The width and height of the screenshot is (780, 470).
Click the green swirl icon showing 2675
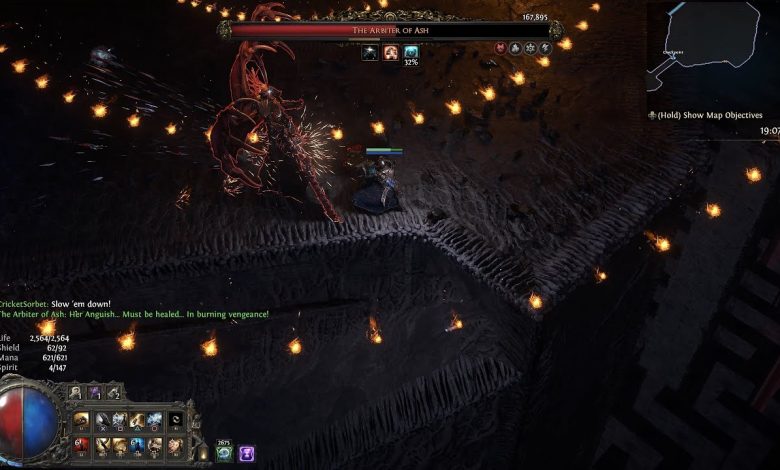coord(225,453)
